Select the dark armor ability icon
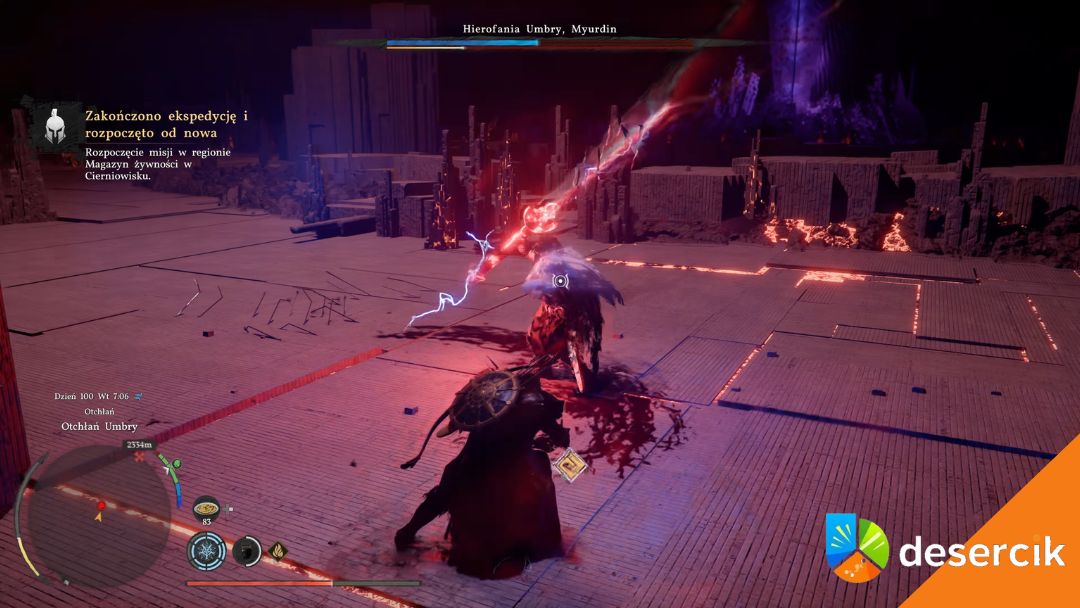This screenshot has height=608, width=1080. [x=246, y=549]
